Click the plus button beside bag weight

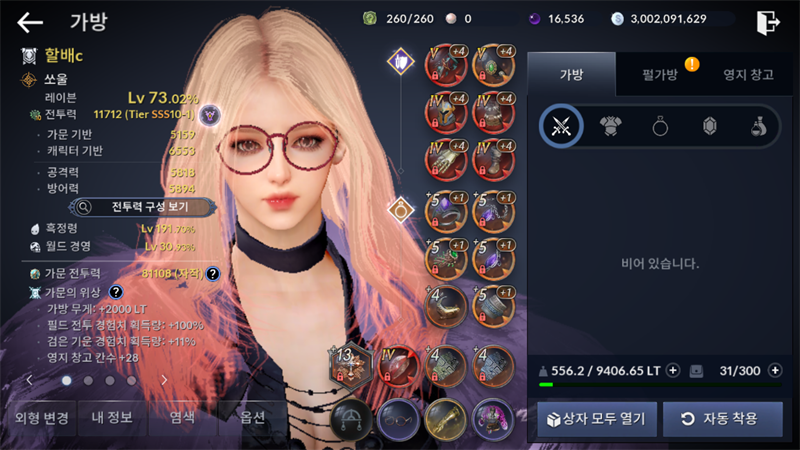click(672, 370)
